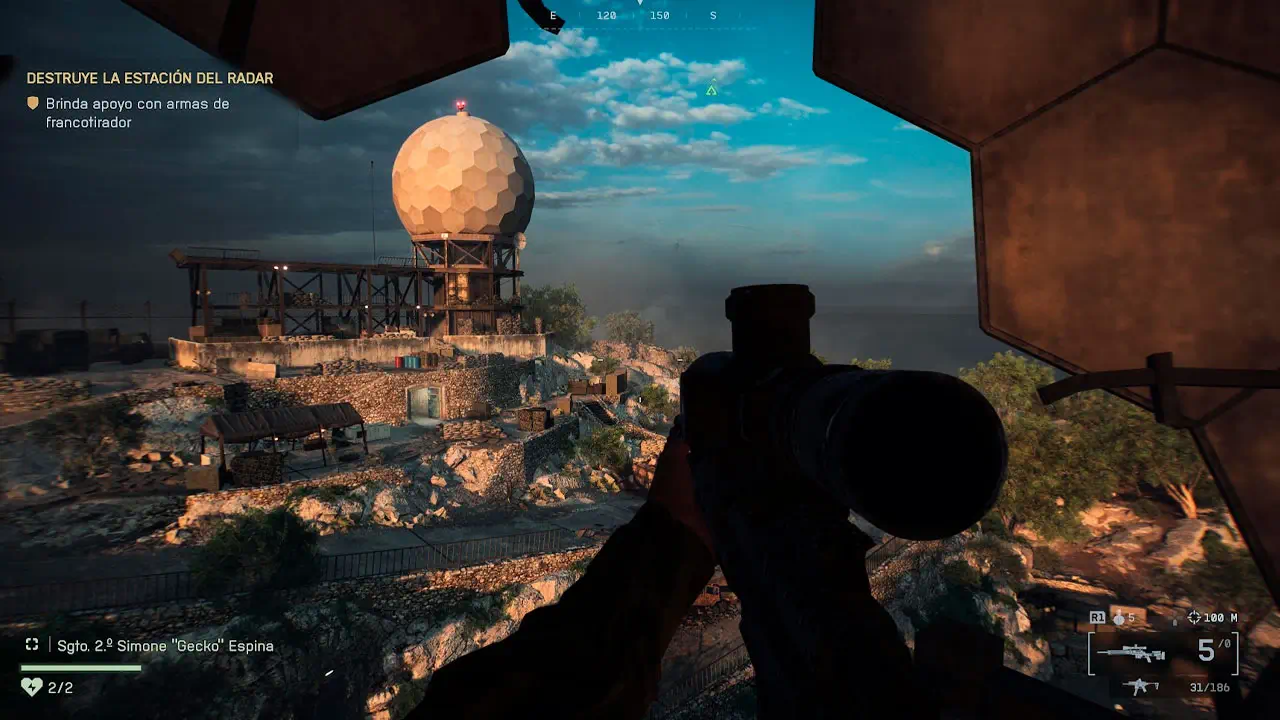The width and height of the screenshot is (1280, 720).
Task: Click the heart defibrillator revive icon
Action: [x=31, y=687]
